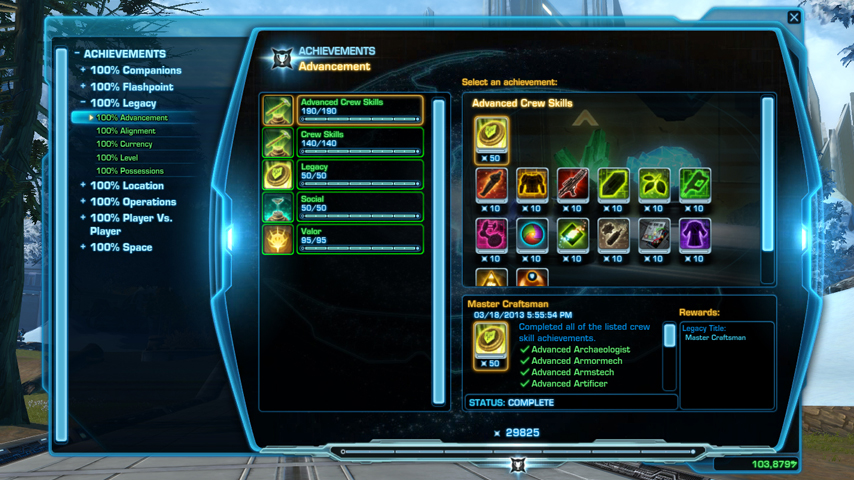Select the 100% Advancement subcategory
The image size is (854, 480).
point(131,118)
